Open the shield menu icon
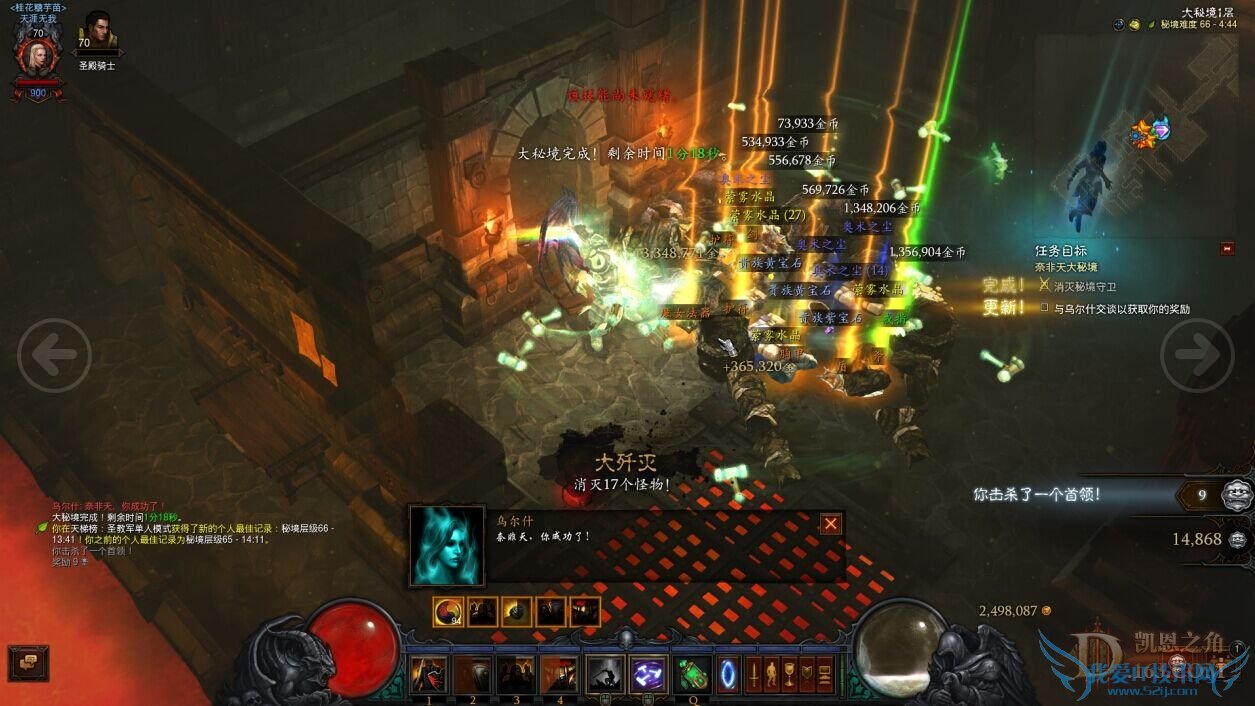 click(807, 675)
